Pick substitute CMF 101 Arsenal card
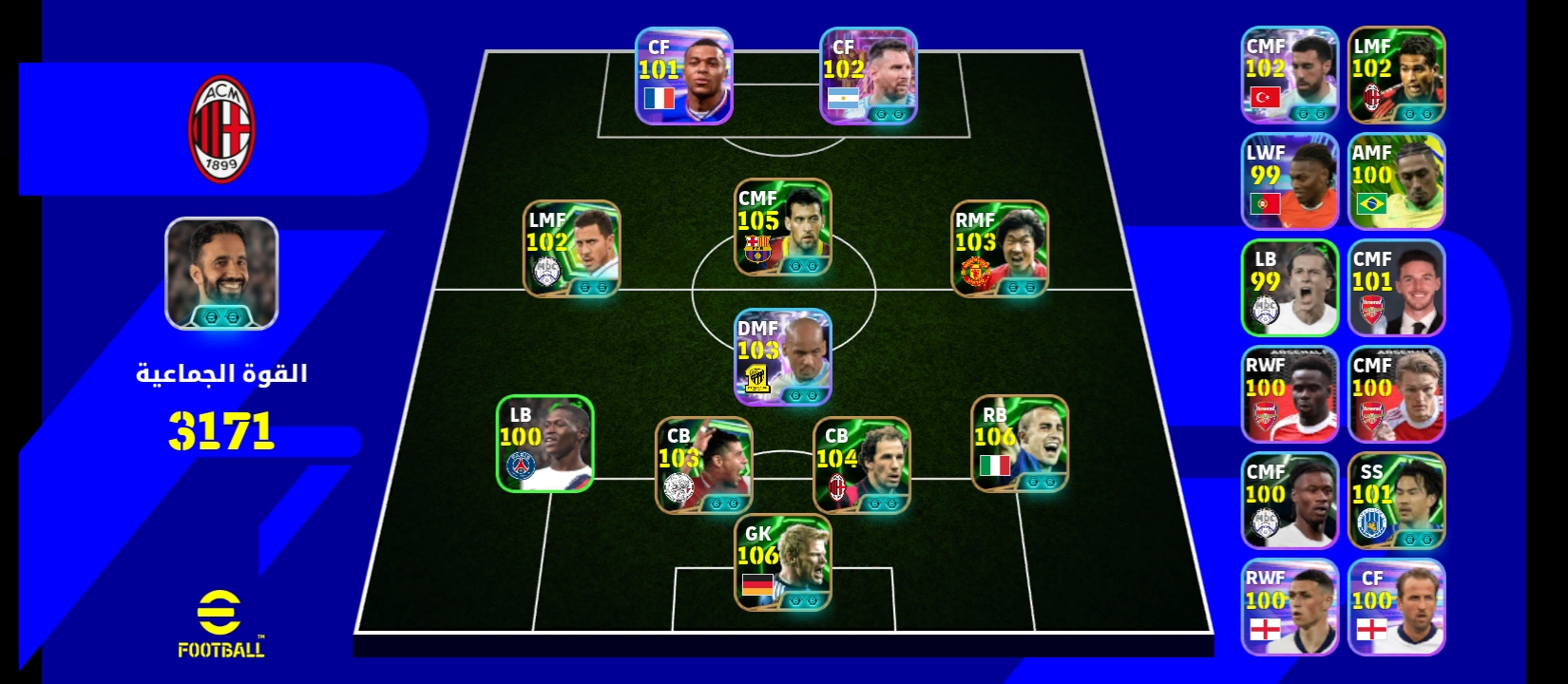This screenshot has width=1568, height=684. coord(1396,288)
